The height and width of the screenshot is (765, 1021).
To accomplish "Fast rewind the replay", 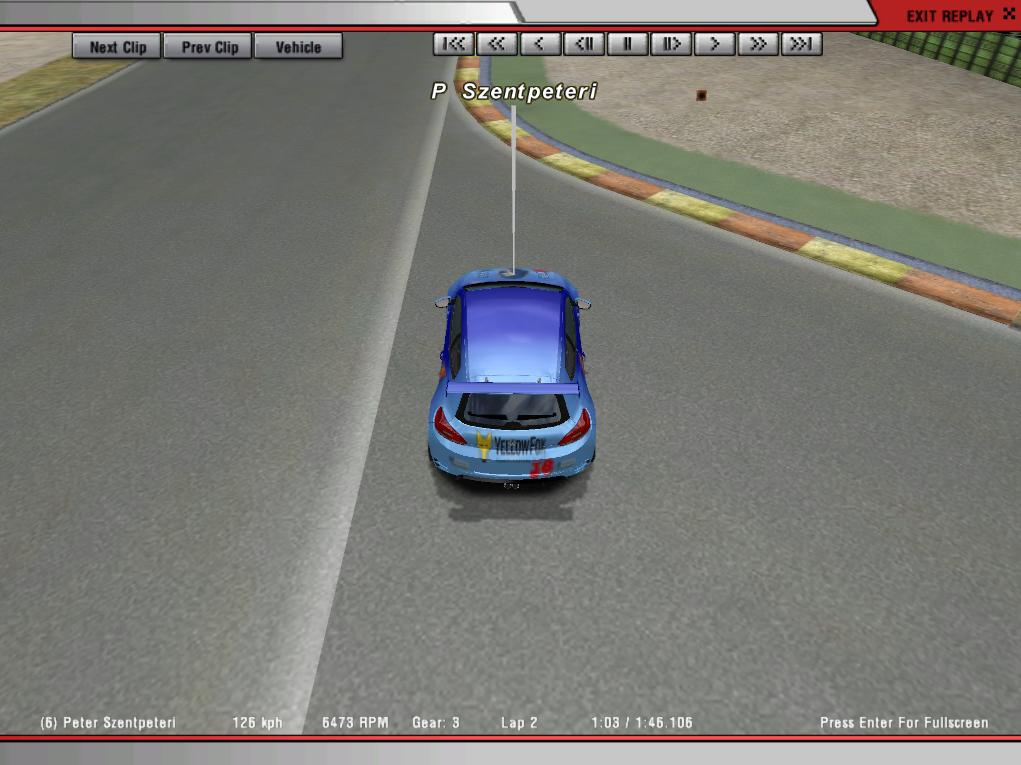I will click(496, 44).
